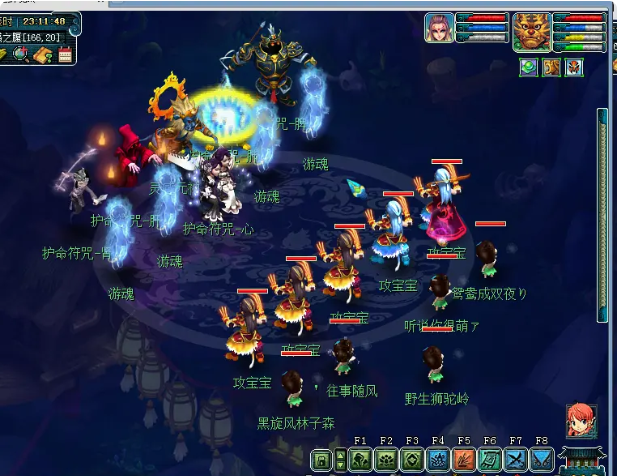Image resolution: width=617 pixels, height=476 pixels.
Task: Select the female character portrait
Action: point(439,31)
